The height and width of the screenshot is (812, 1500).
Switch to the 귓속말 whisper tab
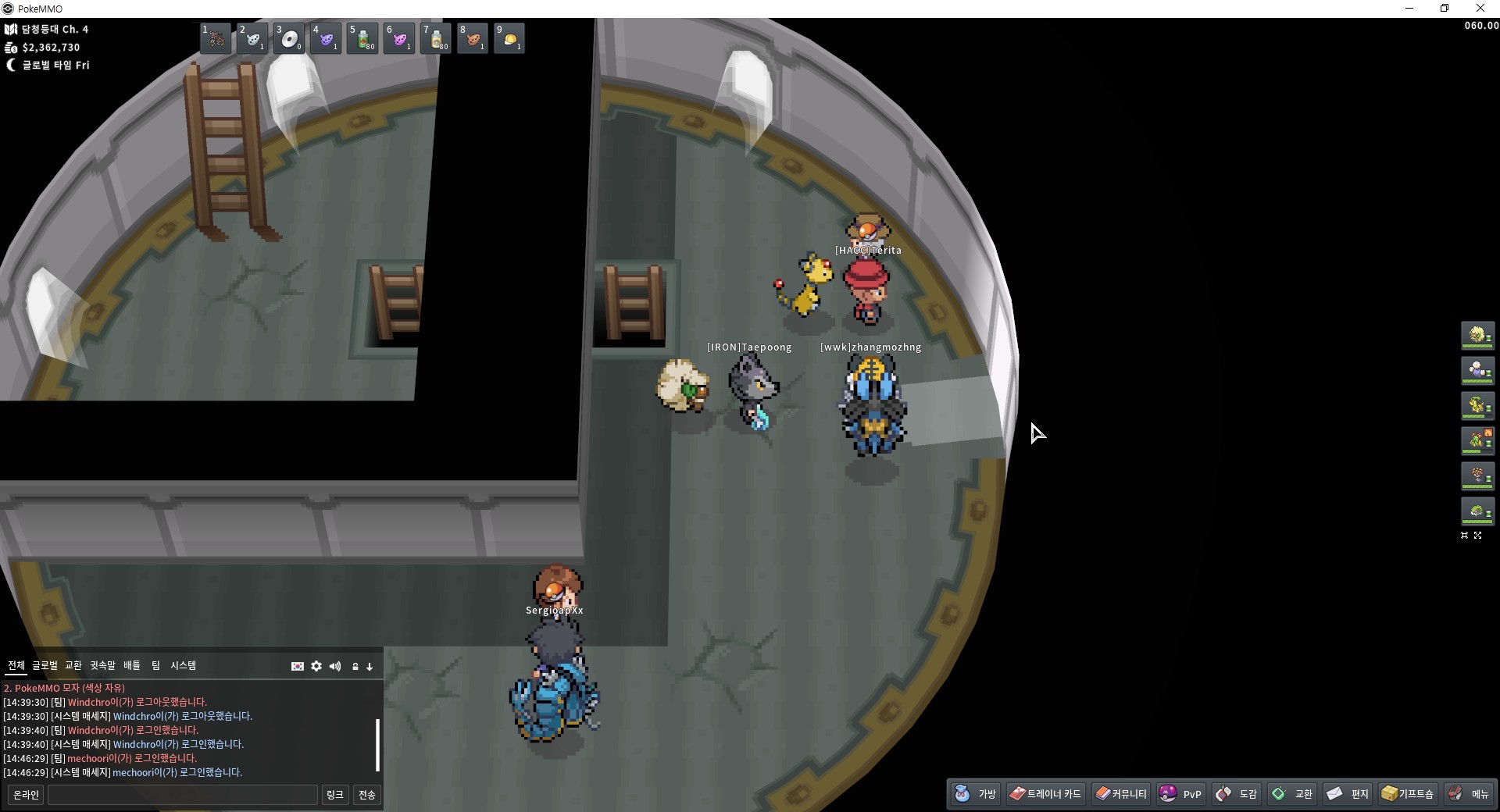pos(102,665)
